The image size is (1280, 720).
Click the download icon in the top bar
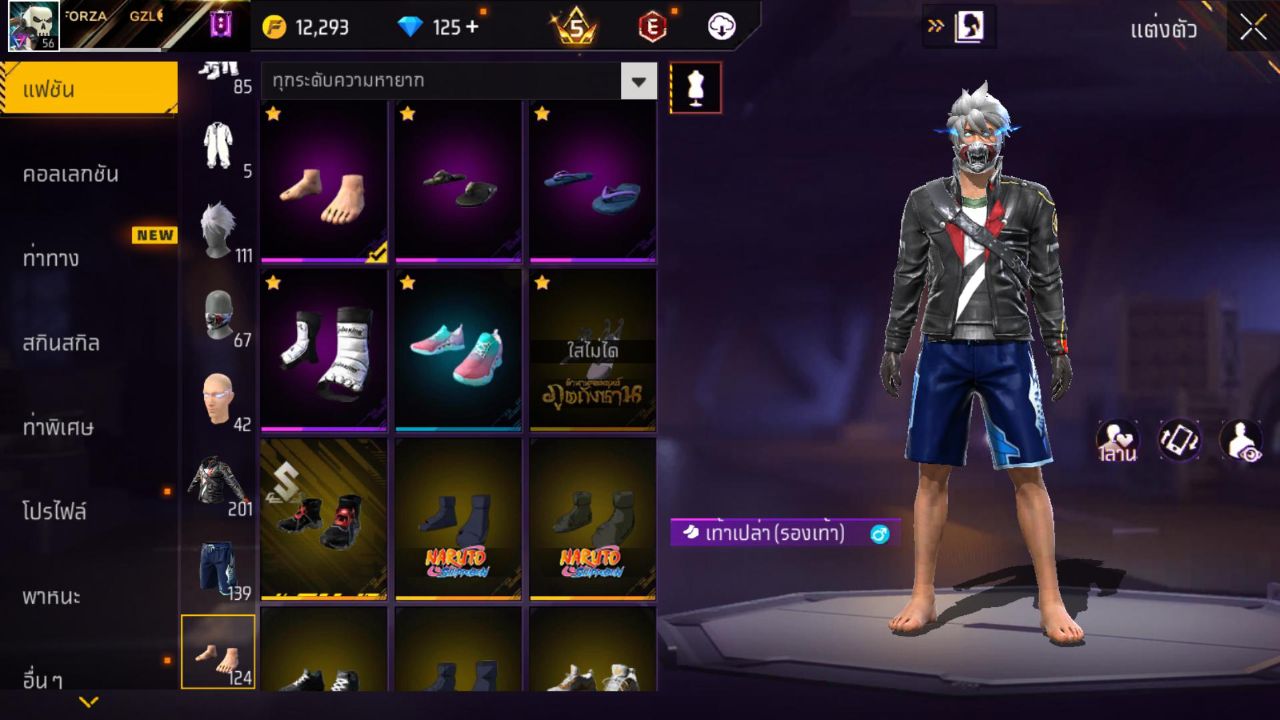(x=721, y=27)
